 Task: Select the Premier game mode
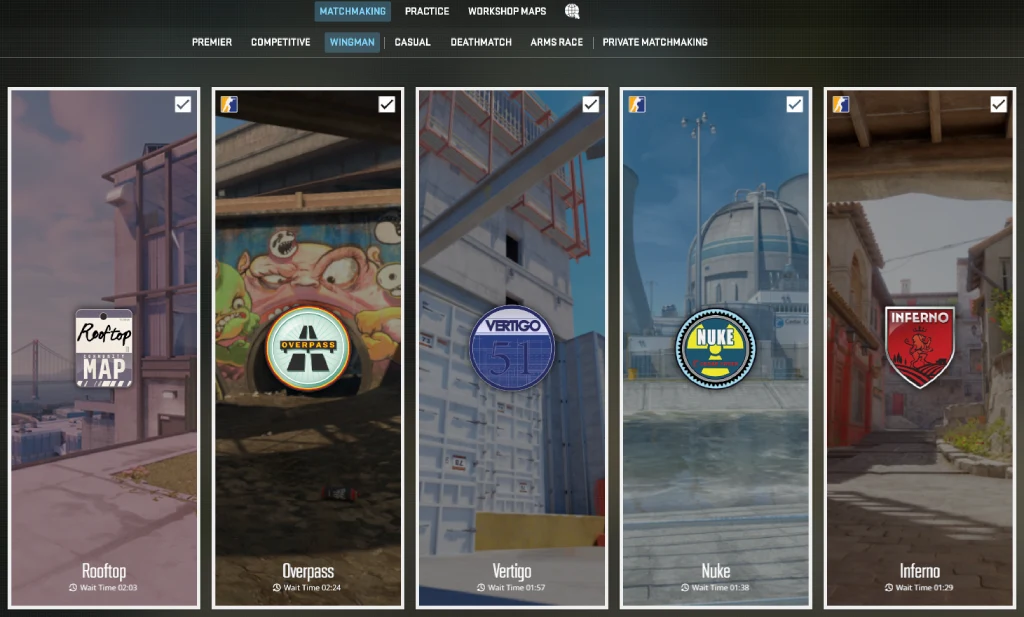click(212, 42)
